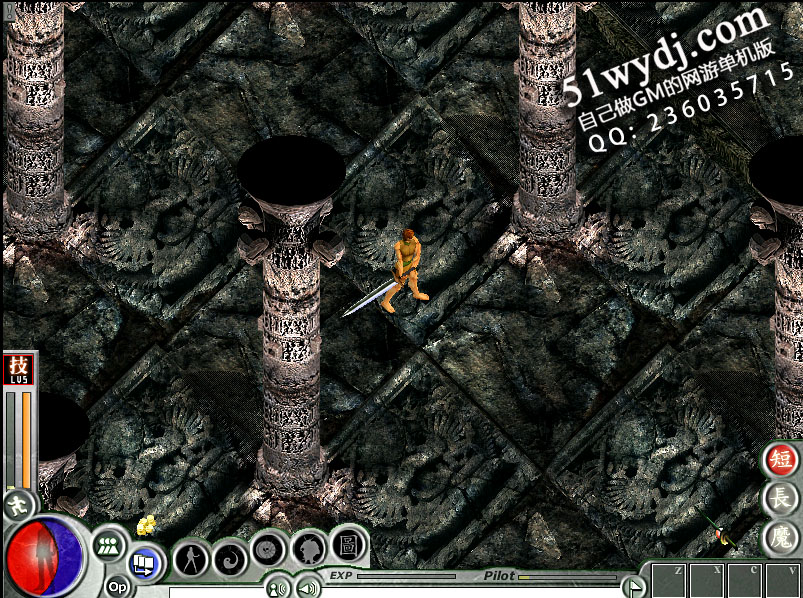This screenshot has width=803, height=598.
Task: Select the red 短 short-range weapon button
Action: (780, 460)
